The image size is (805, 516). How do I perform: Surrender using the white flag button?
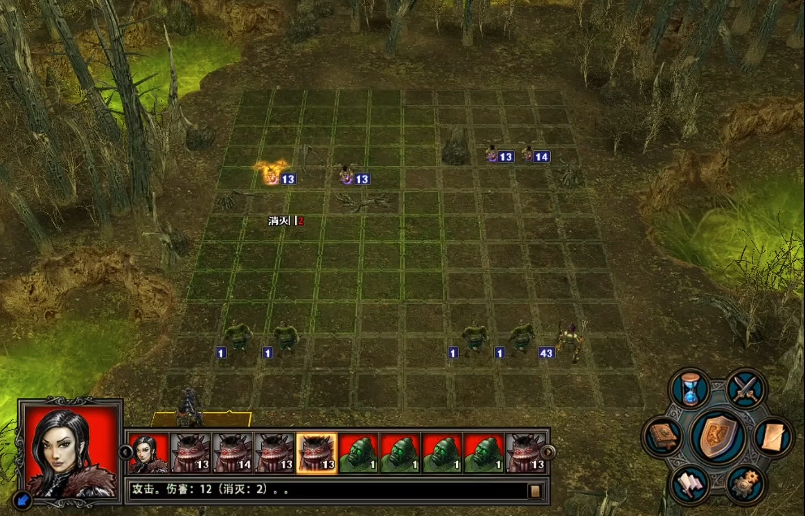690,484
